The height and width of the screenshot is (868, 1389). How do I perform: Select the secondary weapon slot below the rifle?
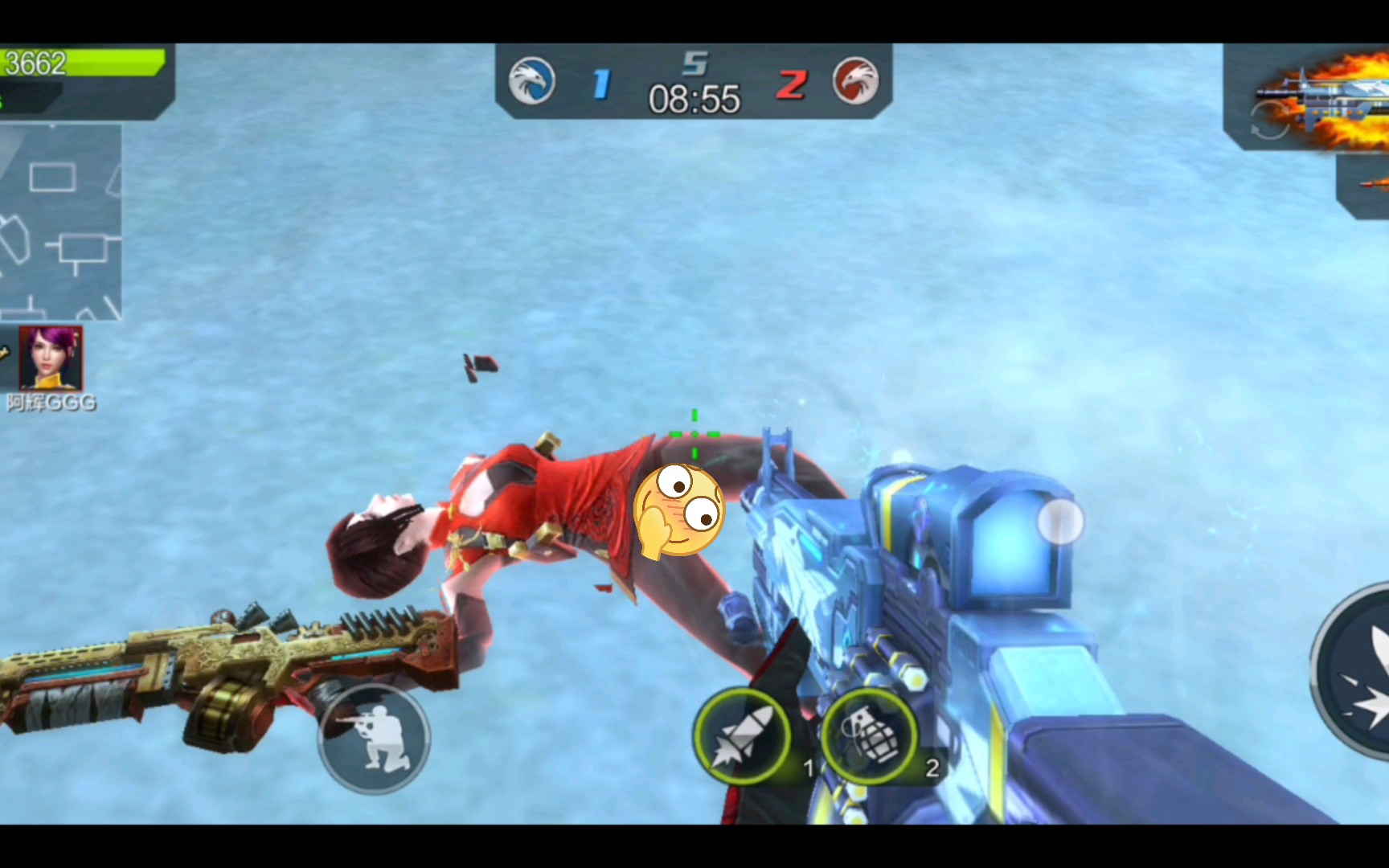(x=1366, y=186)
